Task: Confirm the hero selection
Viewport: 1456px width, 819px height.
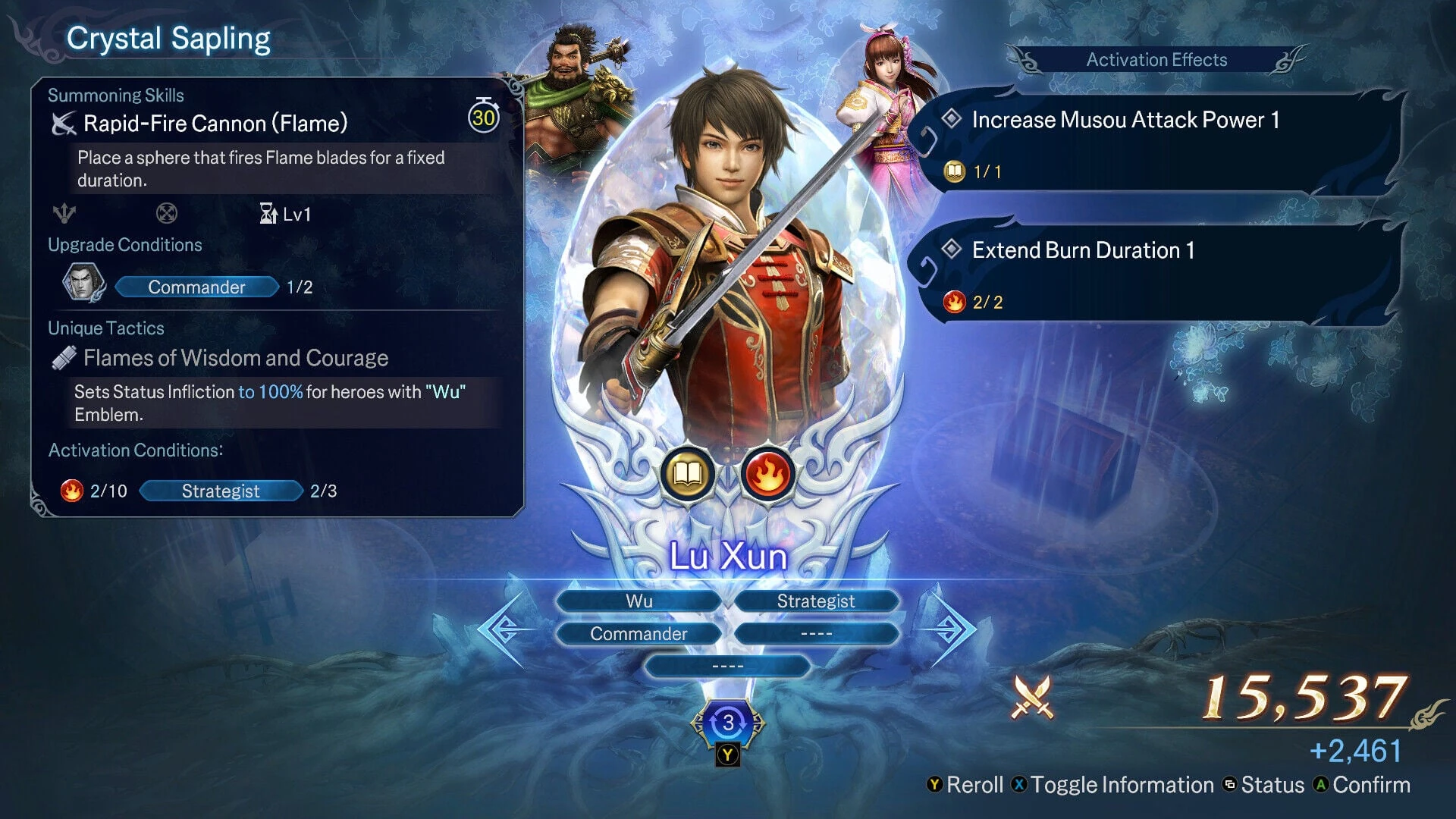Action: click(x=1362, y=785)
